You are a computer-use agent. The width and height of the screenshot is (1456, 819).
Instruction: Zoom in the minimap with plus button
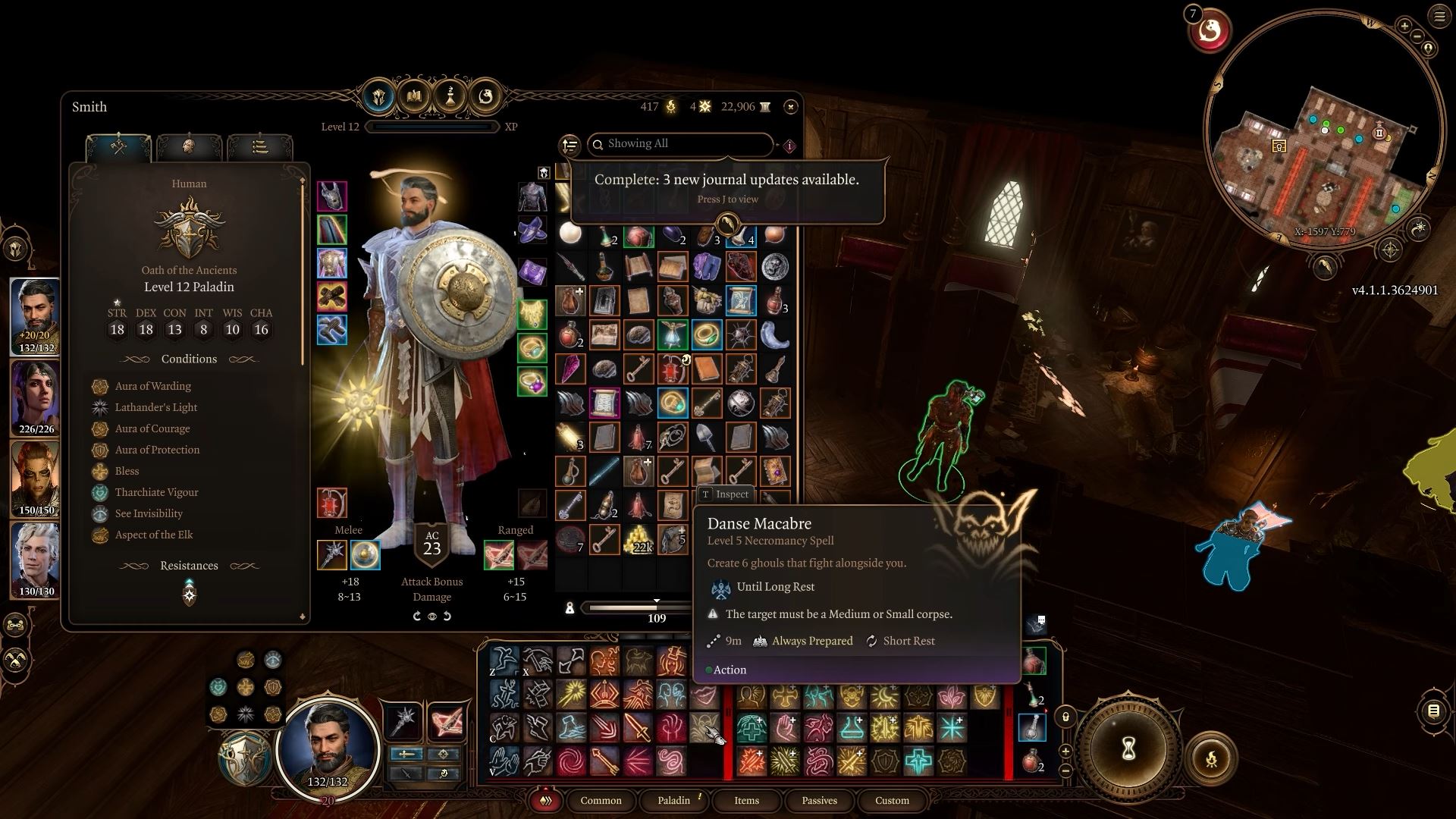point(1404,26)
